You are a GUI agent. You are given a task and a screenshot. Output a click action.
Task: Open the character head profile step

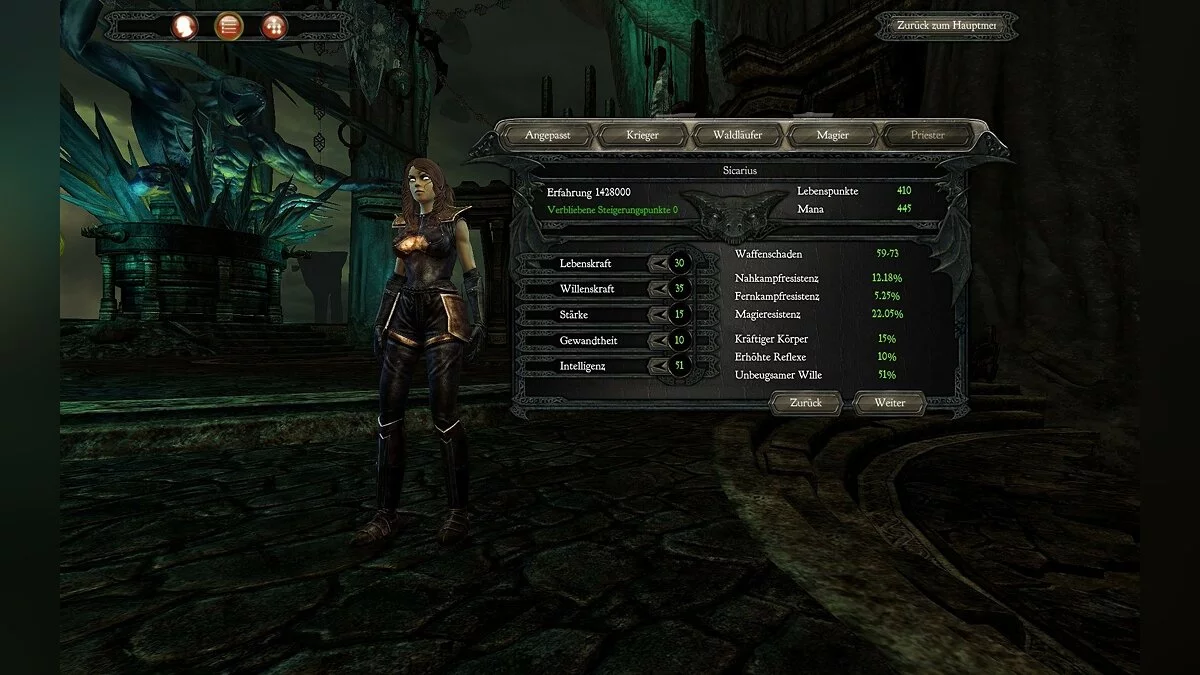185,26
